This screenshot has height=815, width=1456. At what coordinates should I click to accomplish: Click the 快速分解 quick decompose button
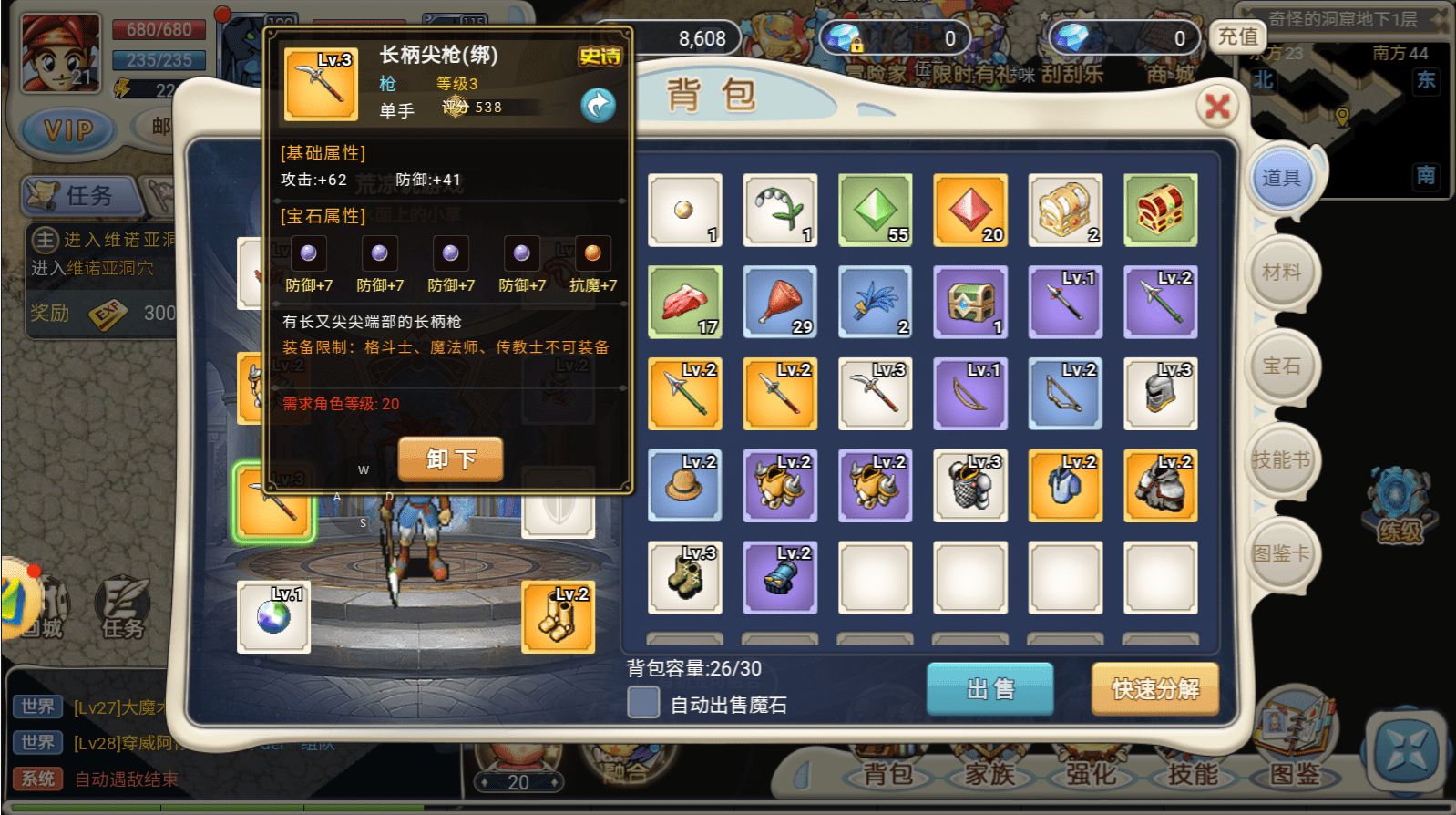1154,690
